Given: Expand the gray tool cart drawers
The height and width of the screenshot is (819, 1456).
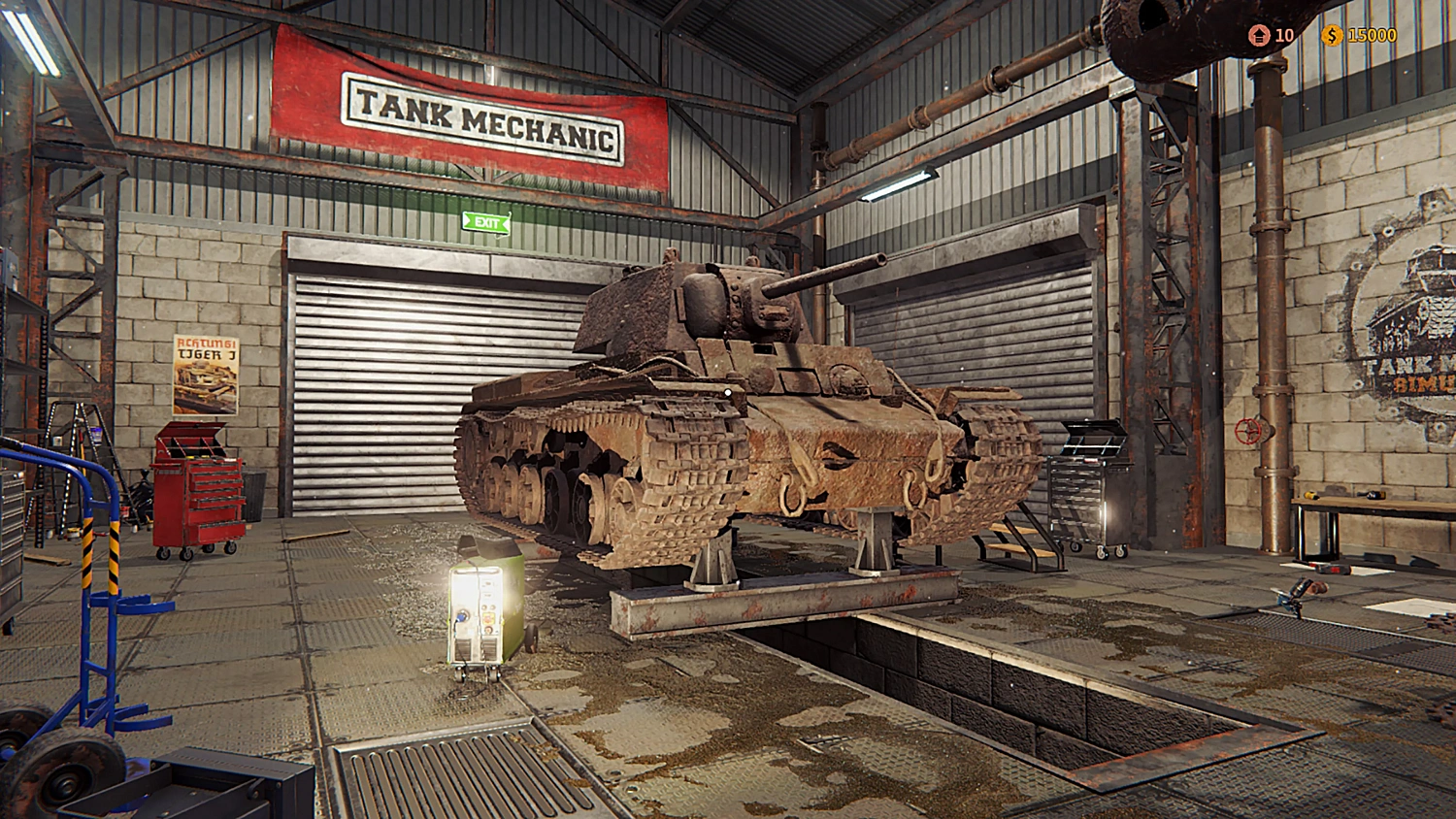Looking at the screenshot, I should pyautogui.click(x=1089, y=495).
